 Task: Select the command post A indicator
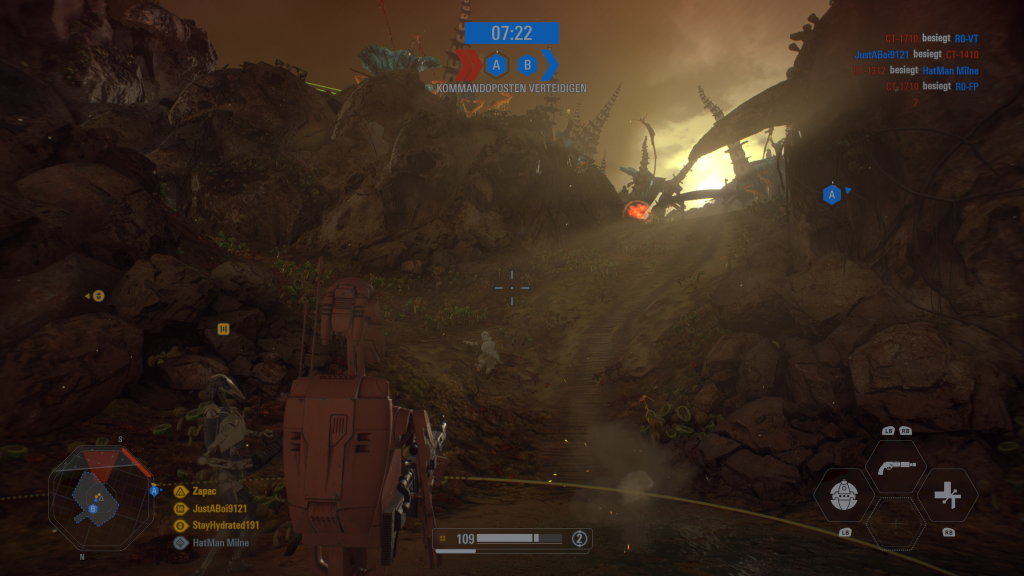tap(495, 66)
